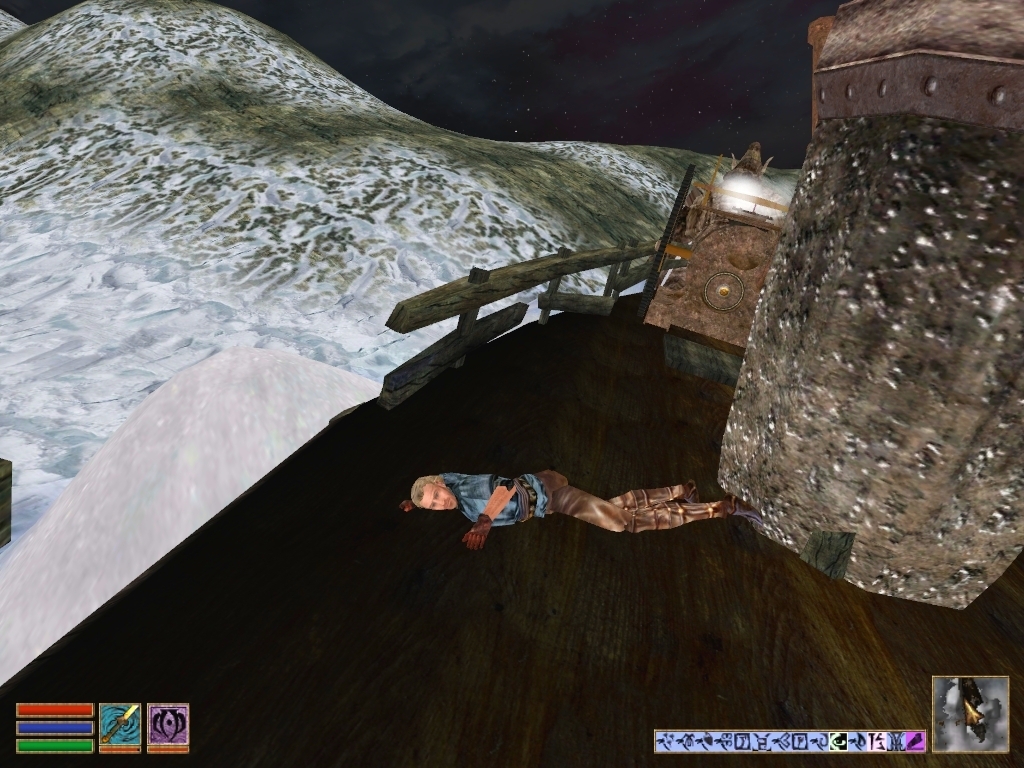This screenshot has height=768, width=1024.
Task: Select the purple active spell icon
Action: [x=168, y=727]
